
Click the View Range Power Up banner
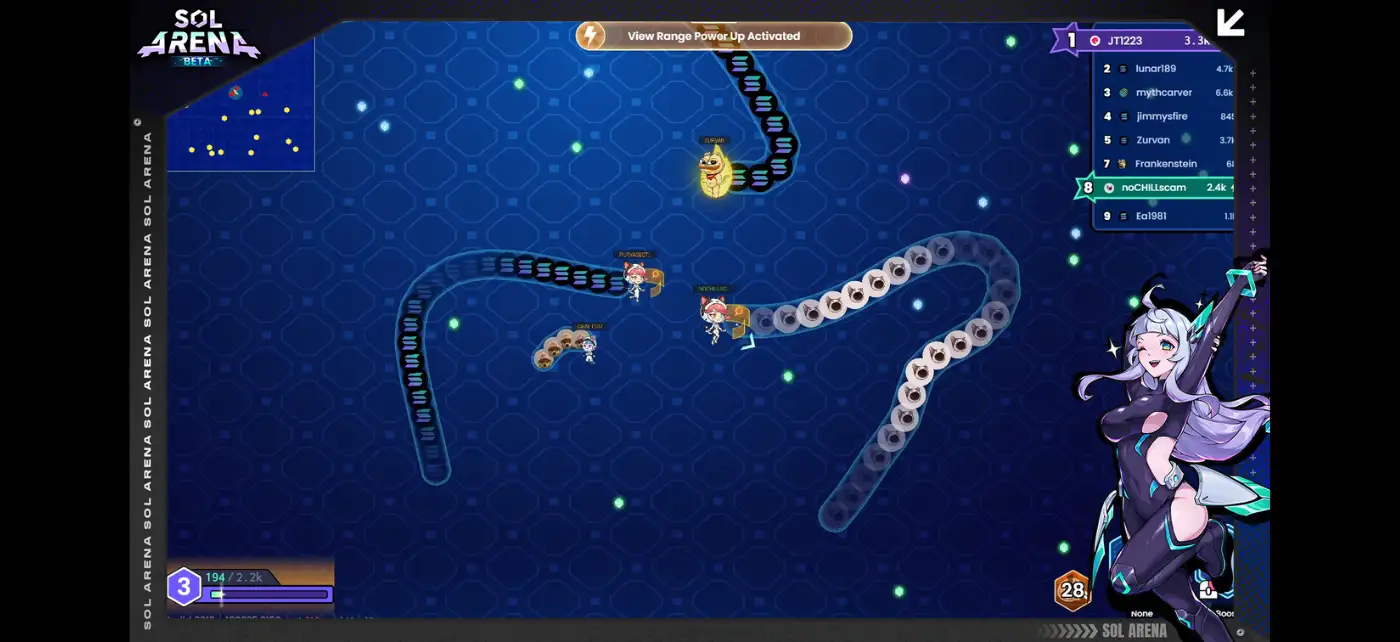coord(713,36)
